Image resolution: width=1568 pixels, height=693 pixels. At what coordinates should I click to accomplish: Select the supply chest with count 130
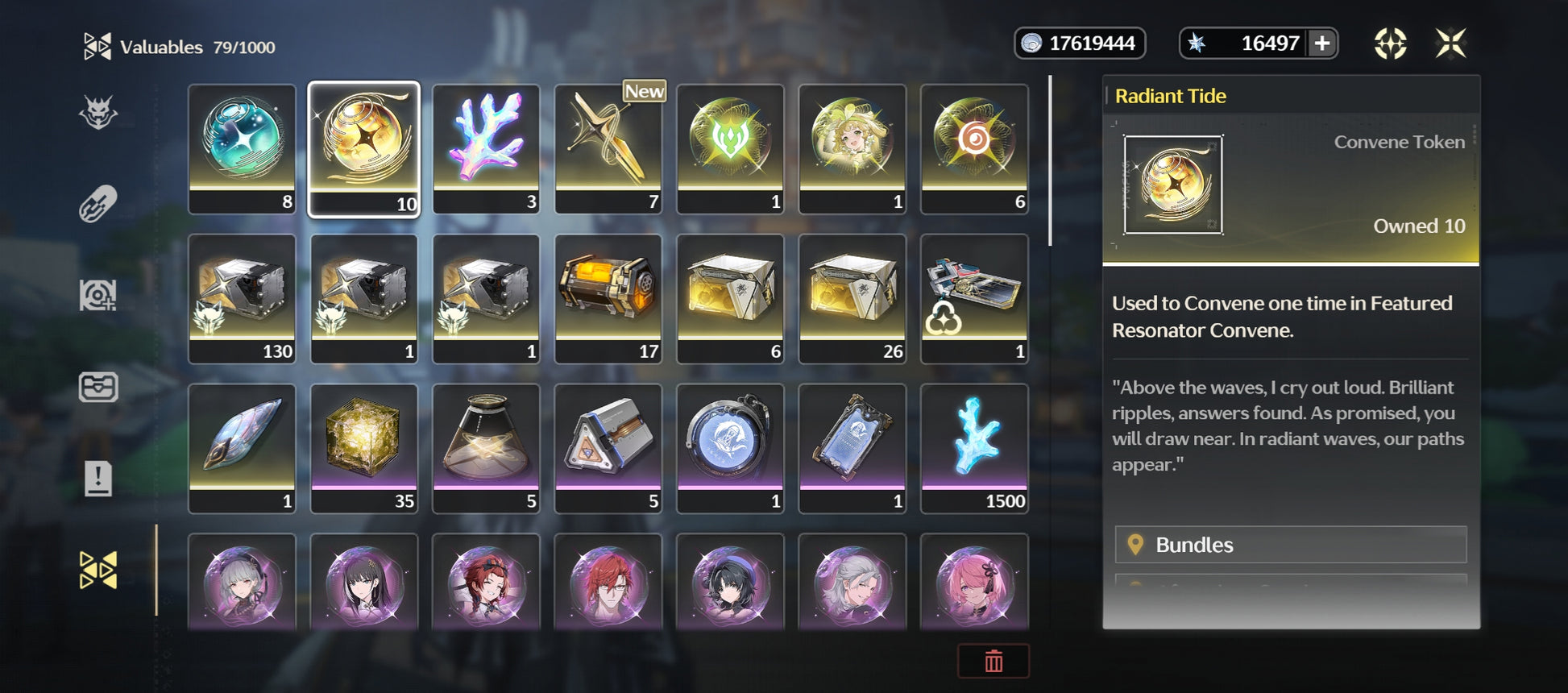[x=242, y=298]
